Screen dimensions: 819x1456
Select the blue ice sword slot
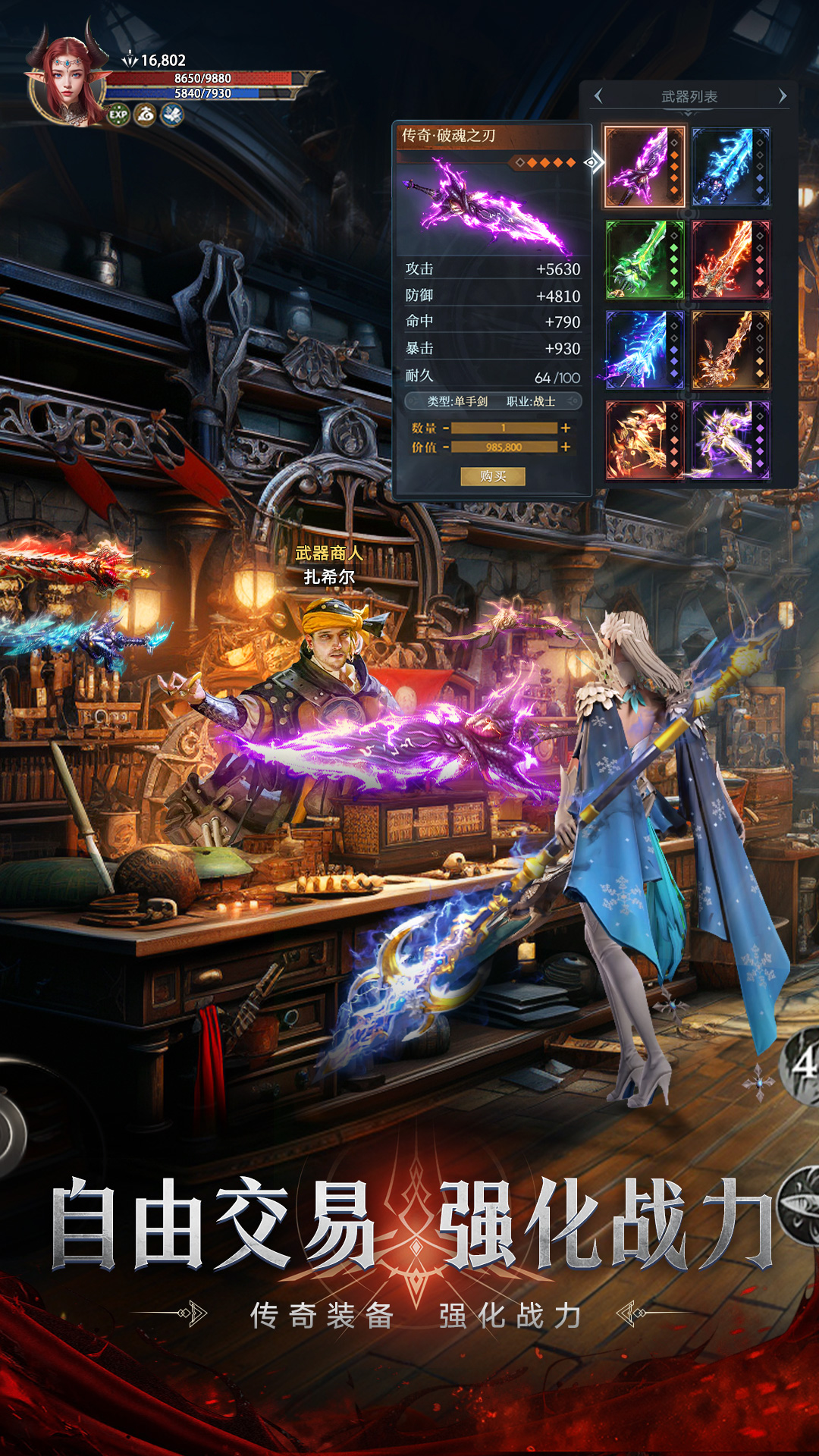point(730,167)
